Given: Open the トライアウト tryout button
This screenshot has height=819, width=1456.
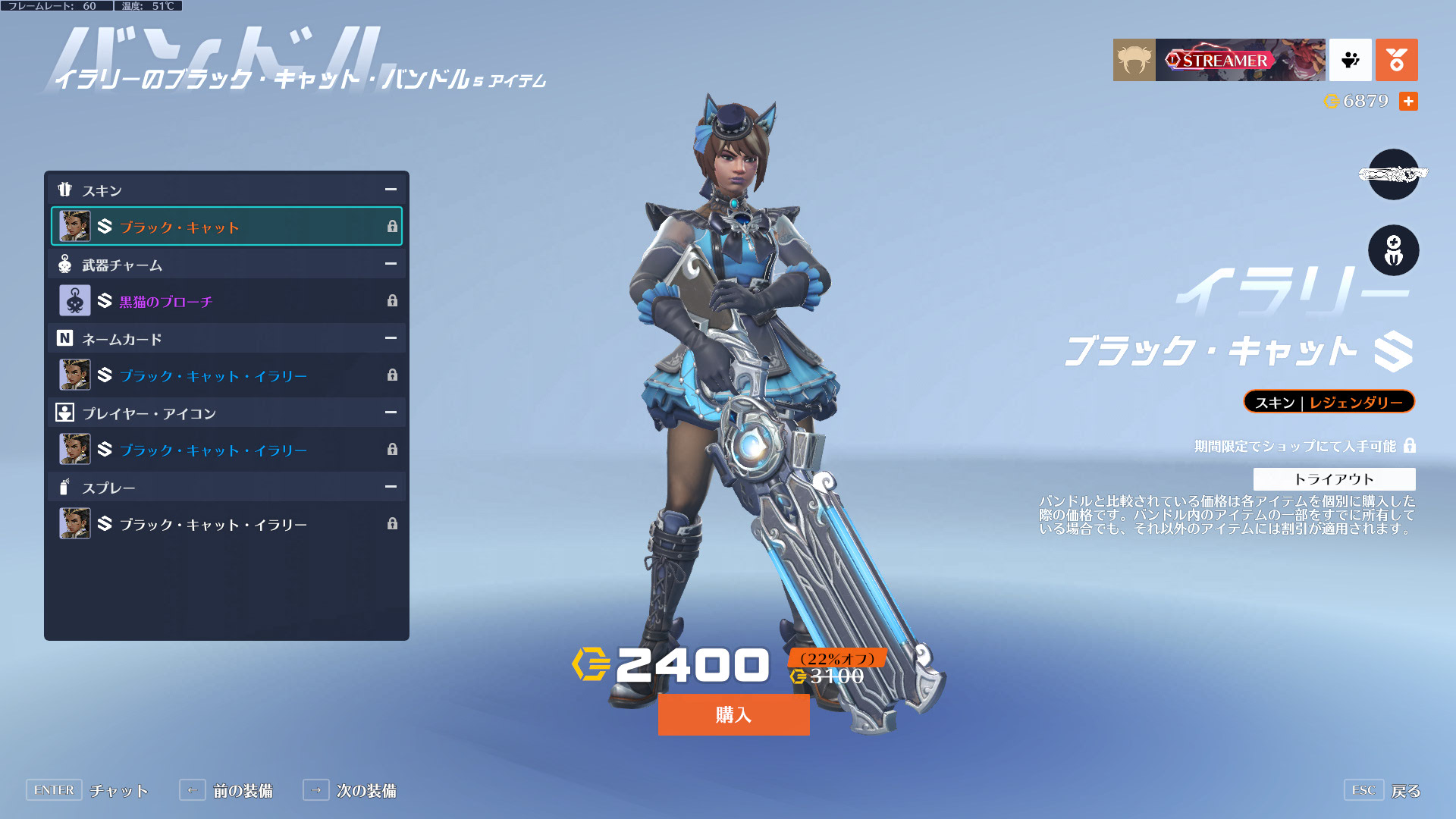Looking at the screenshot, I should 1334,479.
